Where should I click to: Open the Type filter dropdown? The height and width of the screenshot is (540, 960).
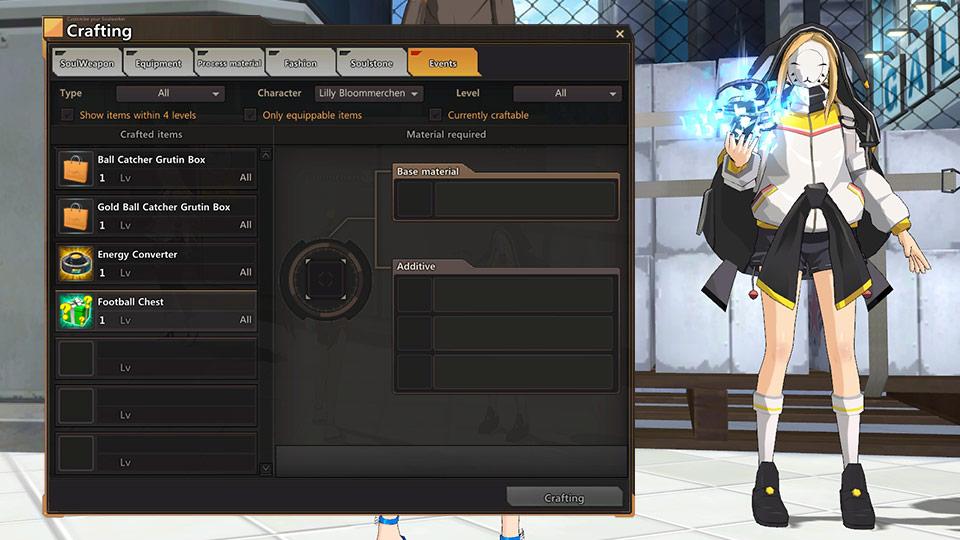coord(170,94)
